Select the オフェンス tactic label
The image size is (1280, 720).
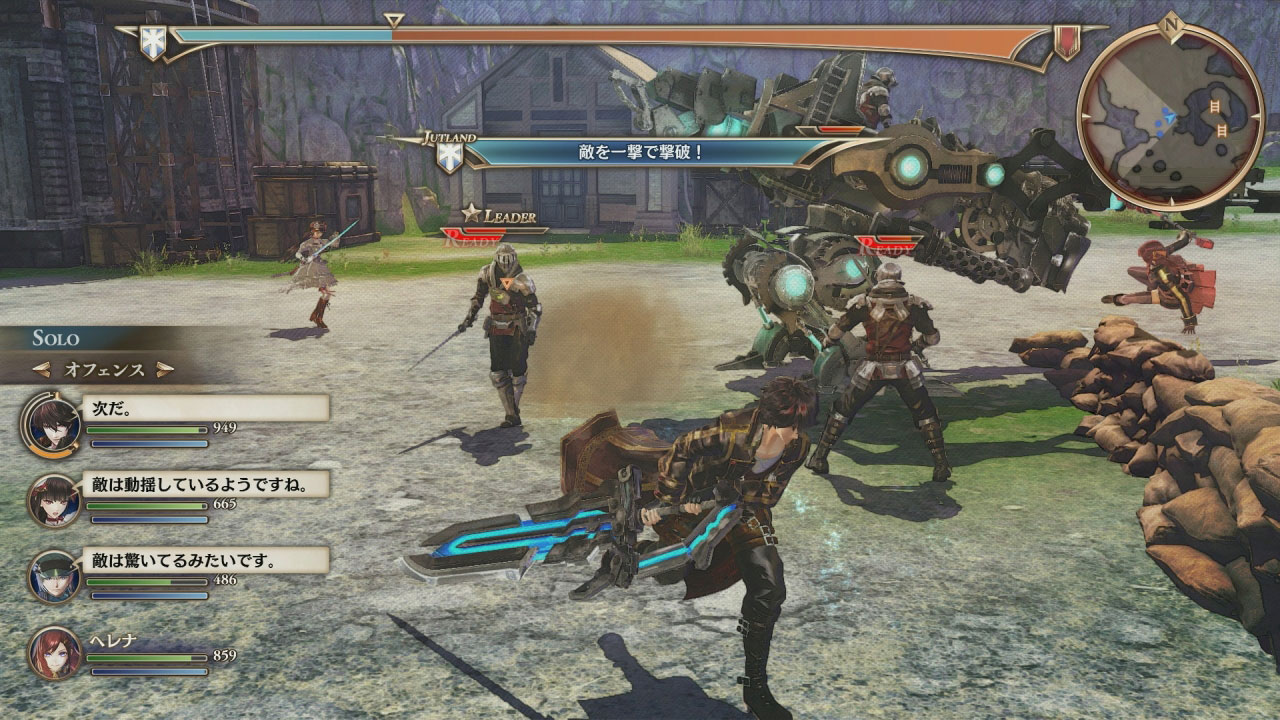pyautogui.click(x=104, y=370)
